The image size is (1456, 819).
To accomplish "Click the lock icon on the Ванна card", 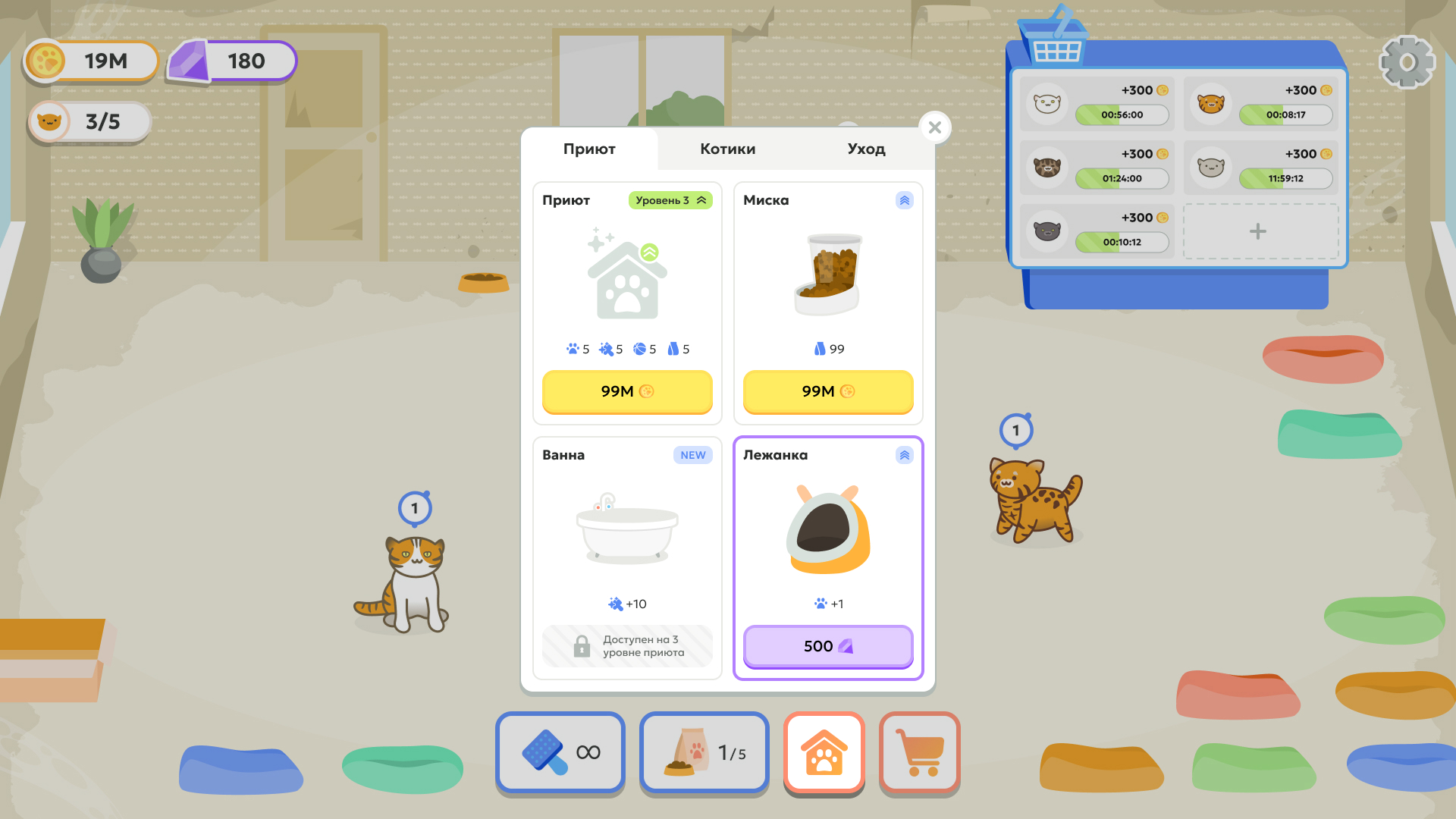I will (582, 647).
